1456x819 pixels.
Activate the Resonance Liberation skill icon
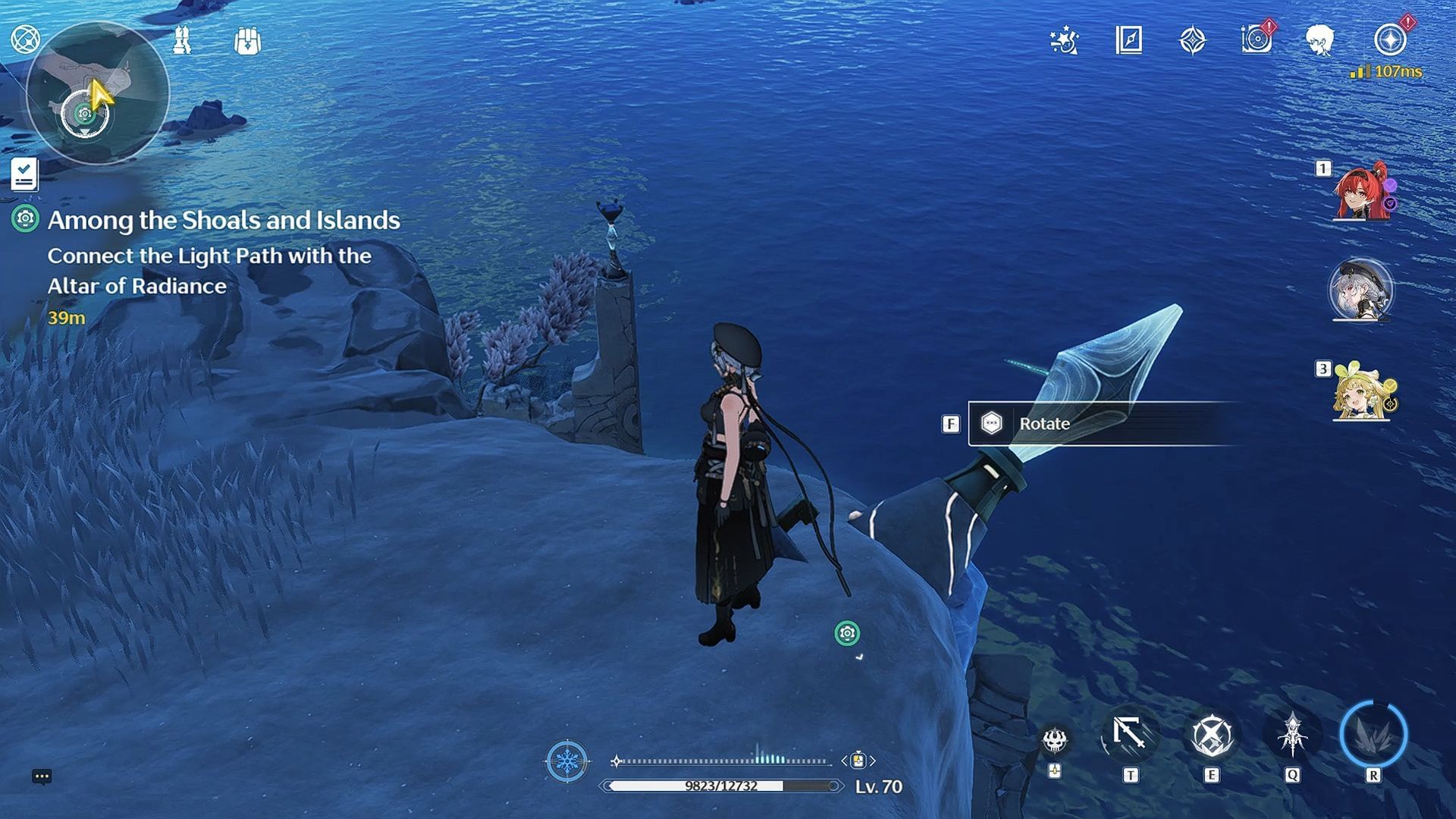pos(1373,735)
